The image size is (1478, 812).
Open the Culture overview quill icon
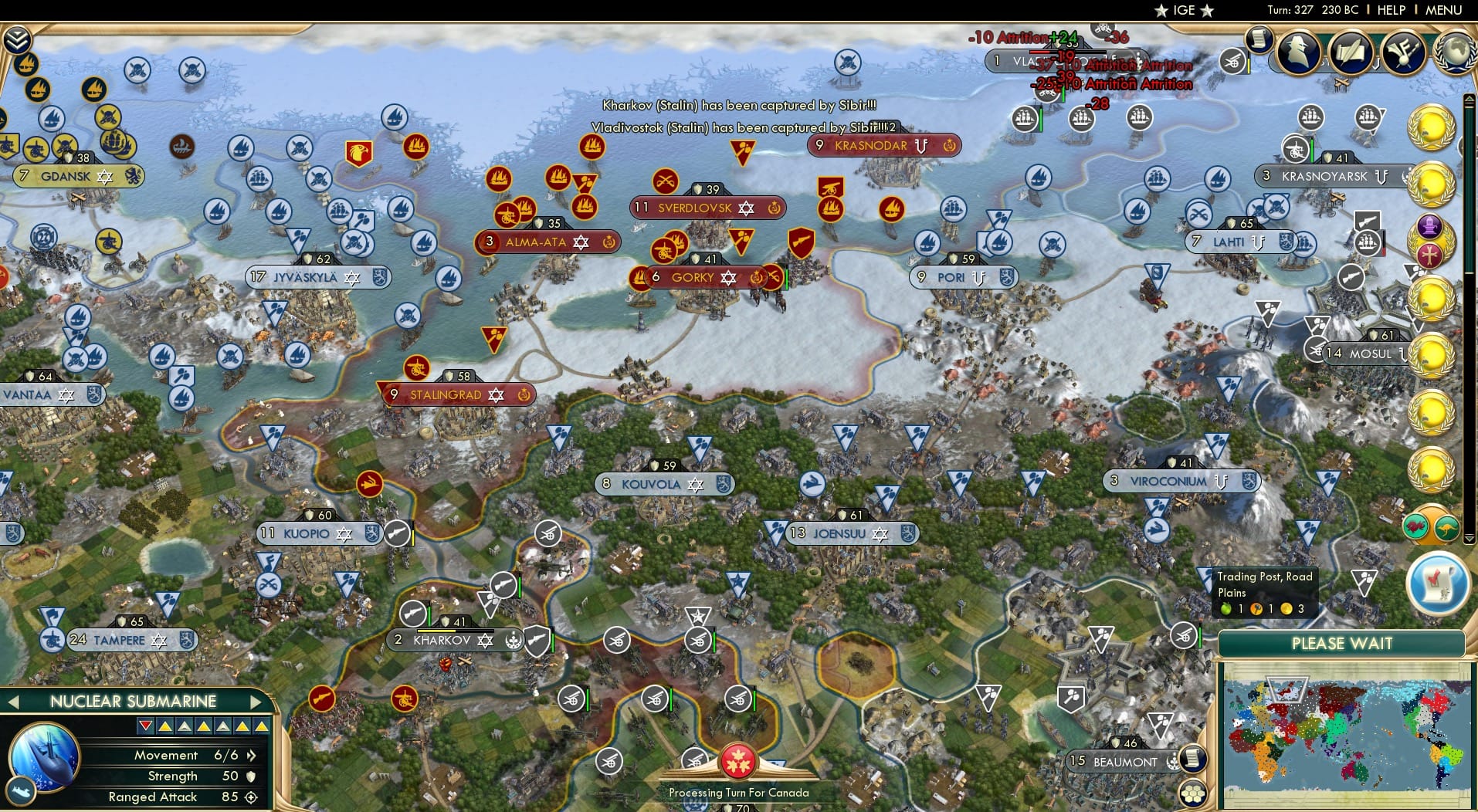1351,54
